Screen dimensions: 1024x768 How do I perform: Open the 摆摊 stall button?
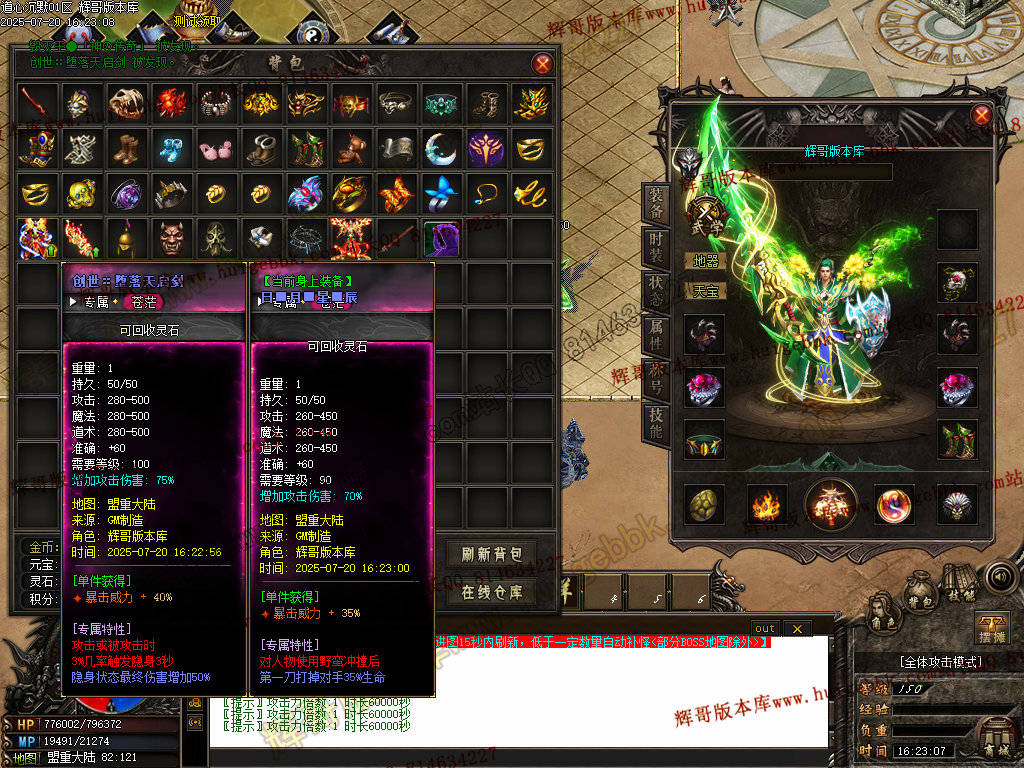[x=989, y=629]
